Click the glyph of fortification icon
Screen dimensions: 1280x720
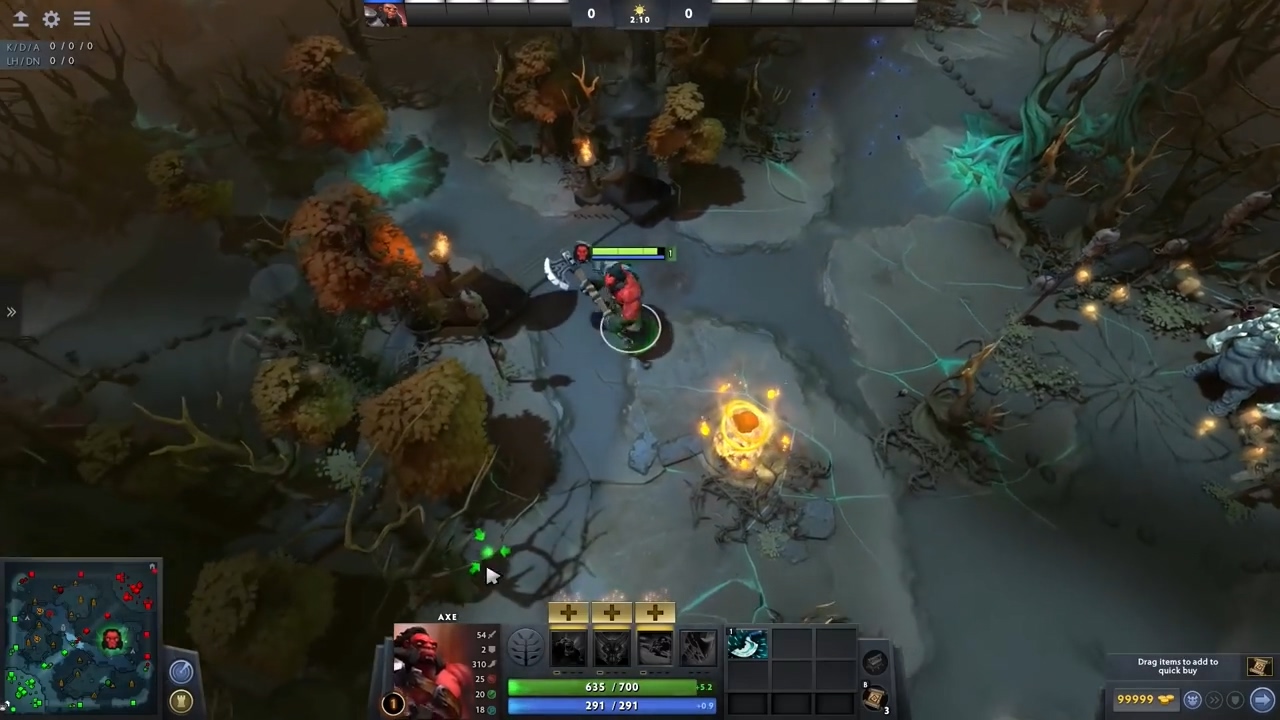(x=181, y=700)
